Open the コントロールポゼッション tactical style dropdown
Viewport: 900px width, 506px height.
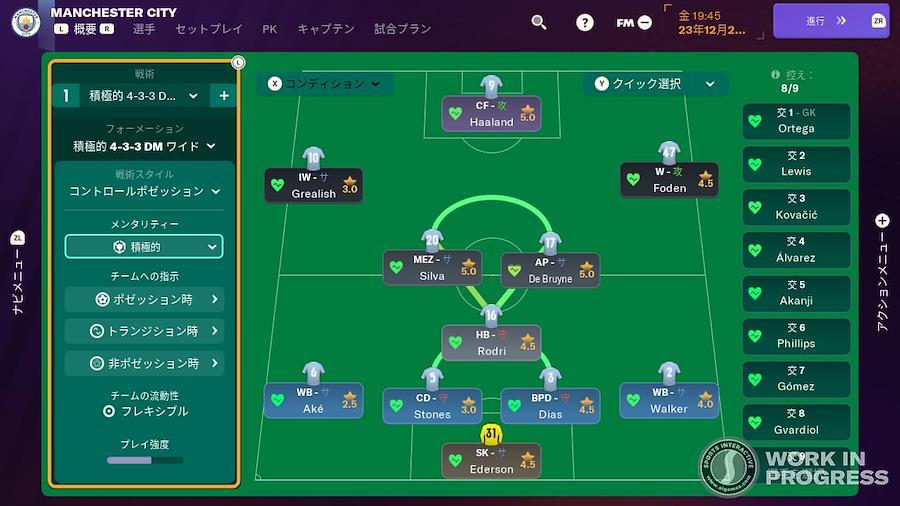tap(144, 191)
